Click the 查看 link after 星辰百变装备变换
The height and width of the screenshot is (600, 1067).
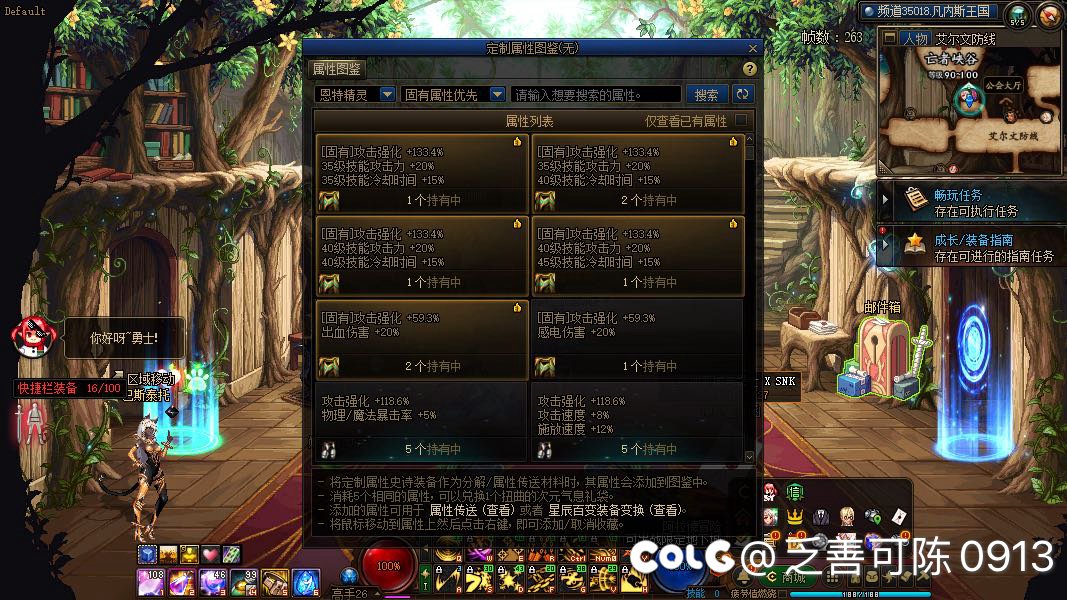(x=668, y=510)
